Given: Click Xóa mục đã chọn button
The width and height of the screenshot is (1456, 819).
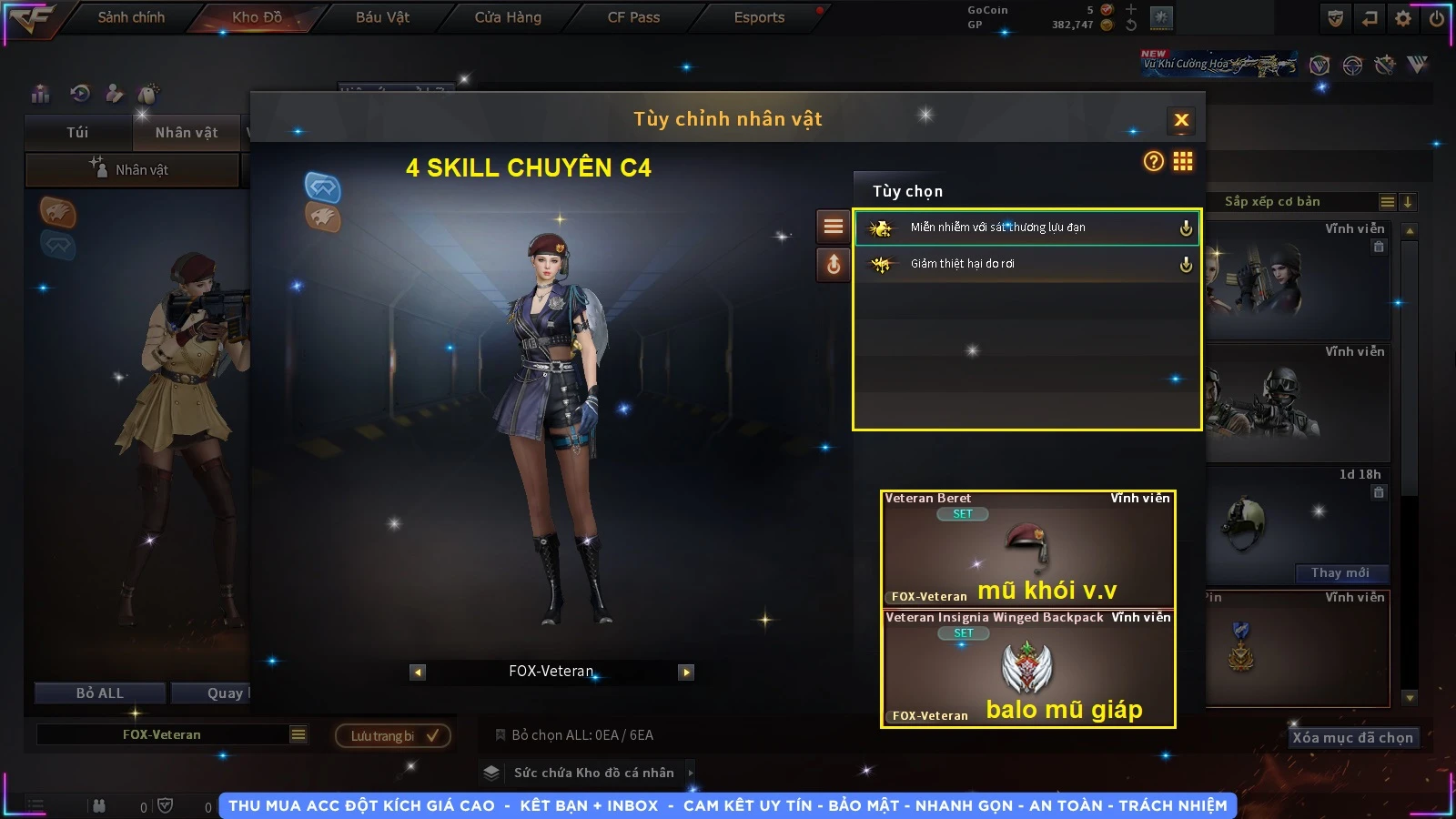Looking at the screenshot, I should click(1352, 738).
